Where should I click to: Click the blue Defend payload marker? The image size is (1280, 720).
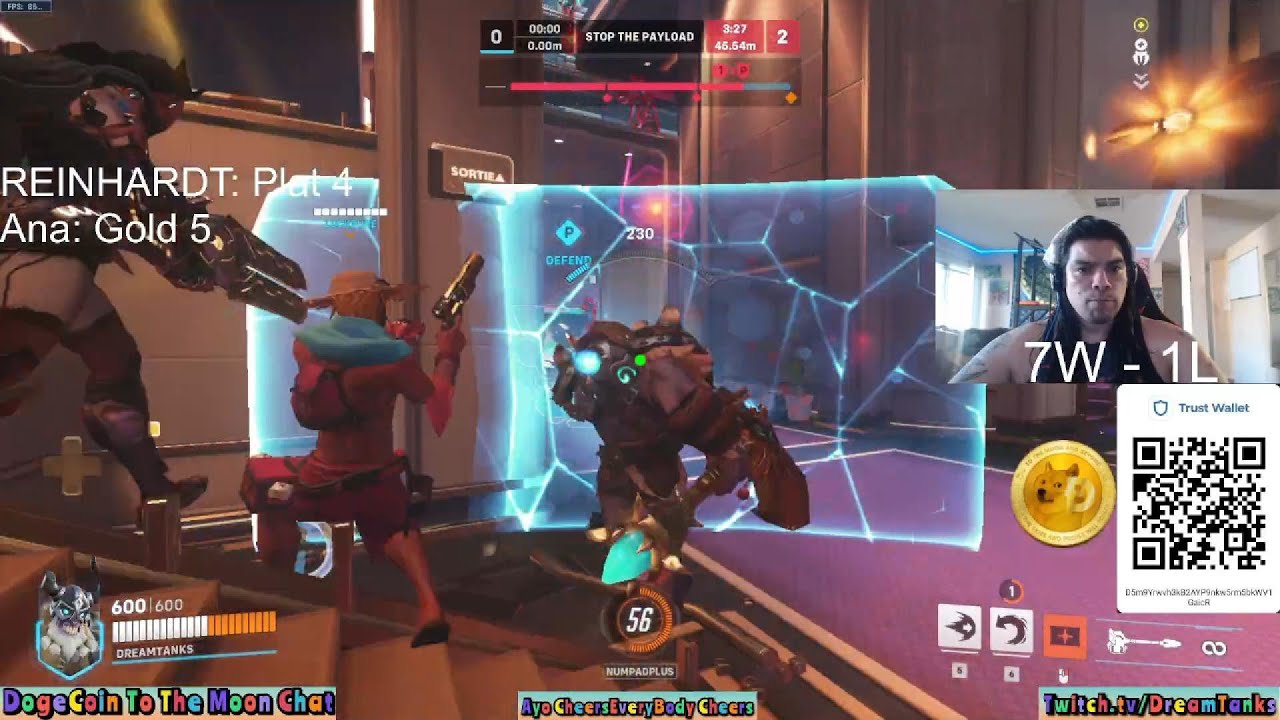coord(569,233)
